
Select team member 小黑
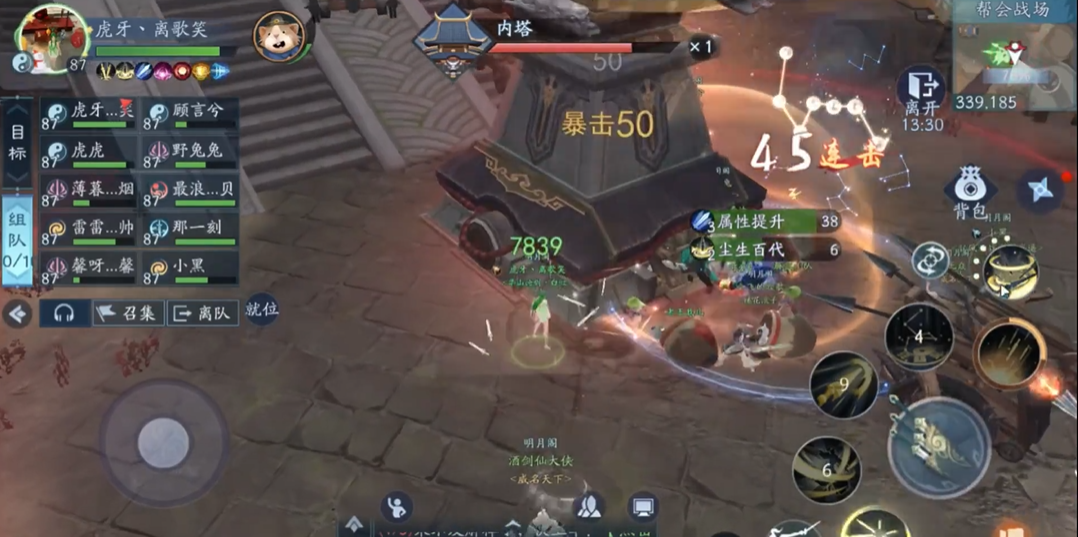pyautogui.click(x=190, y=268)
